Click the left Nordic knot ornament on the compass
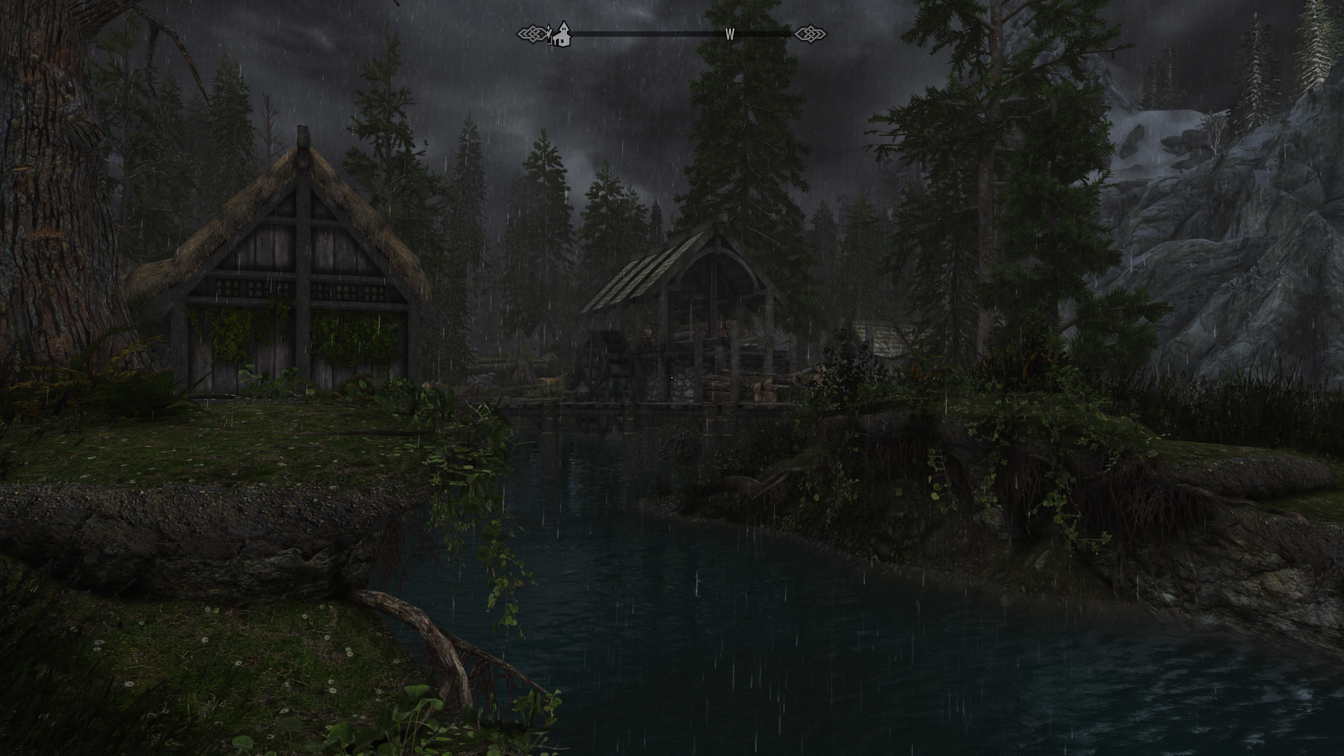Screen dimensions: 1344x756 click(531, 33)
